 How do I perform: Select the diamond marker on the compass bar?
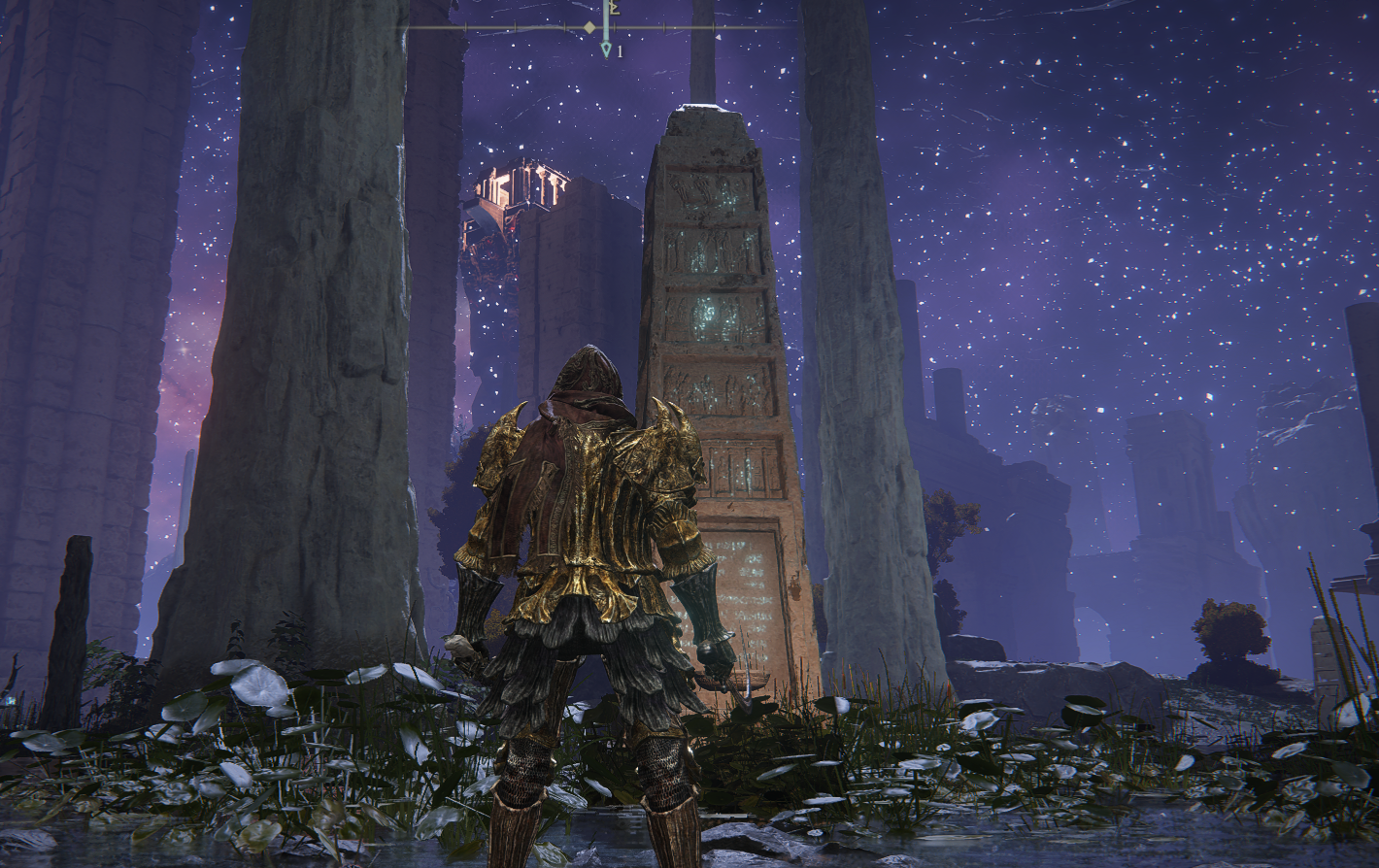(x=589, y=27)
